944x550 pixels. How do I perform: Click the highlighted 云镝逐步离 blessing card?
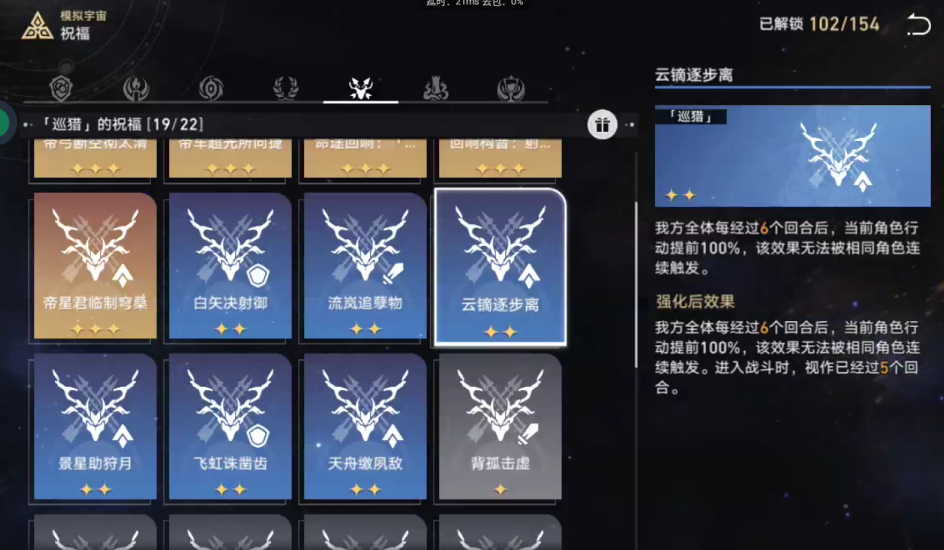(x=500, y=266)
